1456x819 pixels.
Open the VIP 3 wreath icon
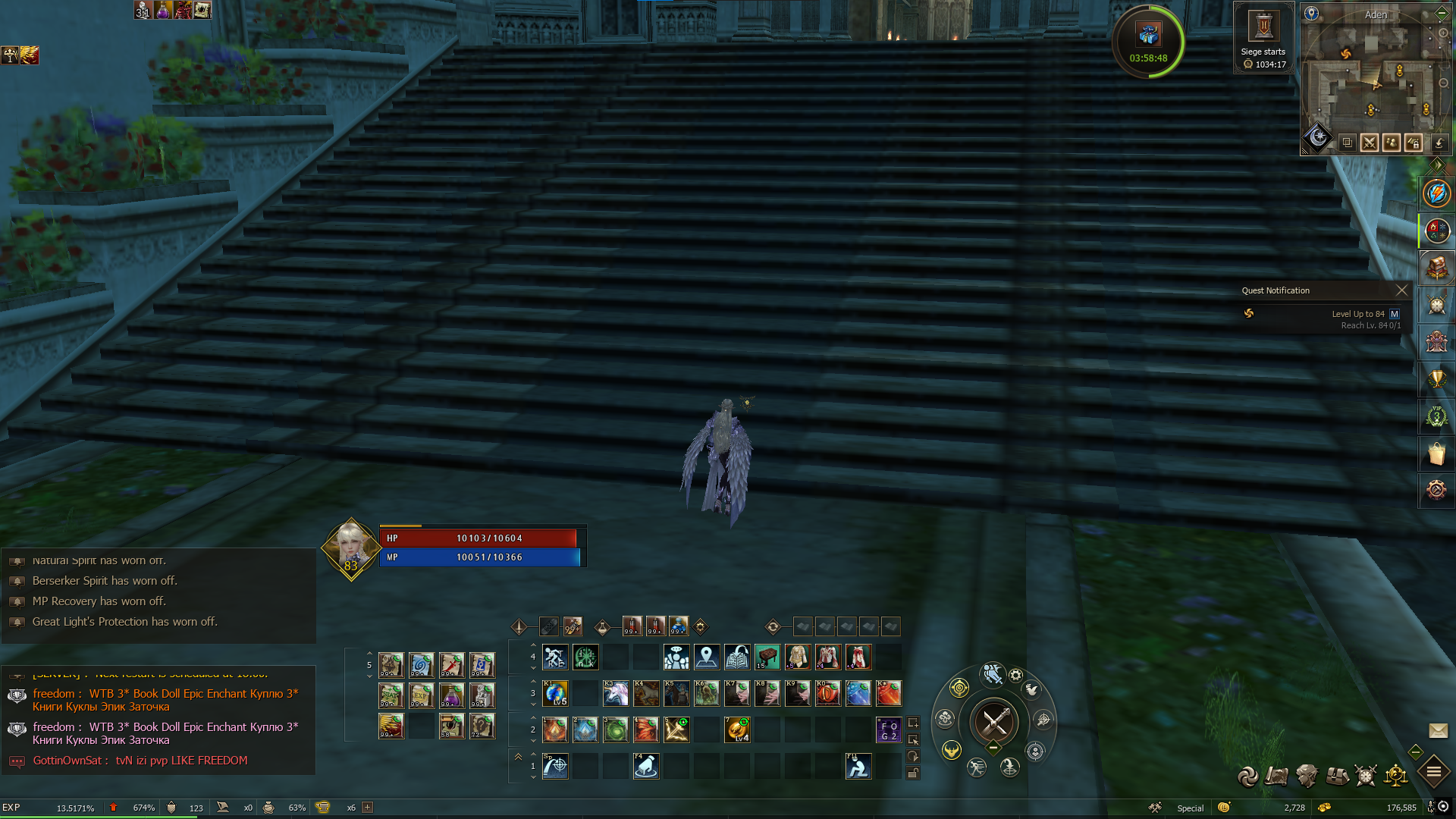1436,416
